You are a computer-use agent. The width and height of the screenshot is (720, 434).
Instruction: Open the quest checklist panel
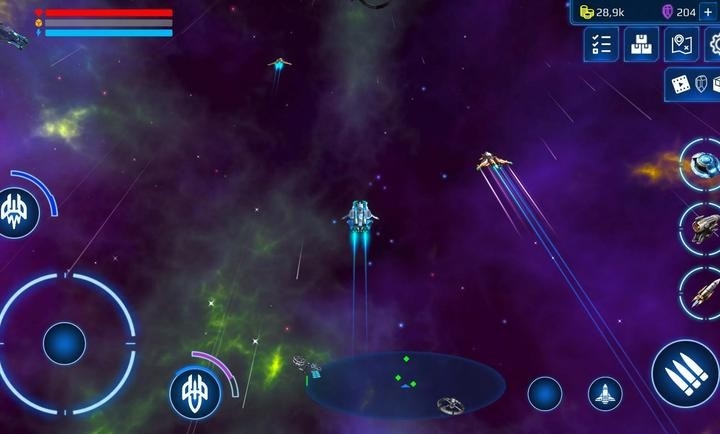601,44
